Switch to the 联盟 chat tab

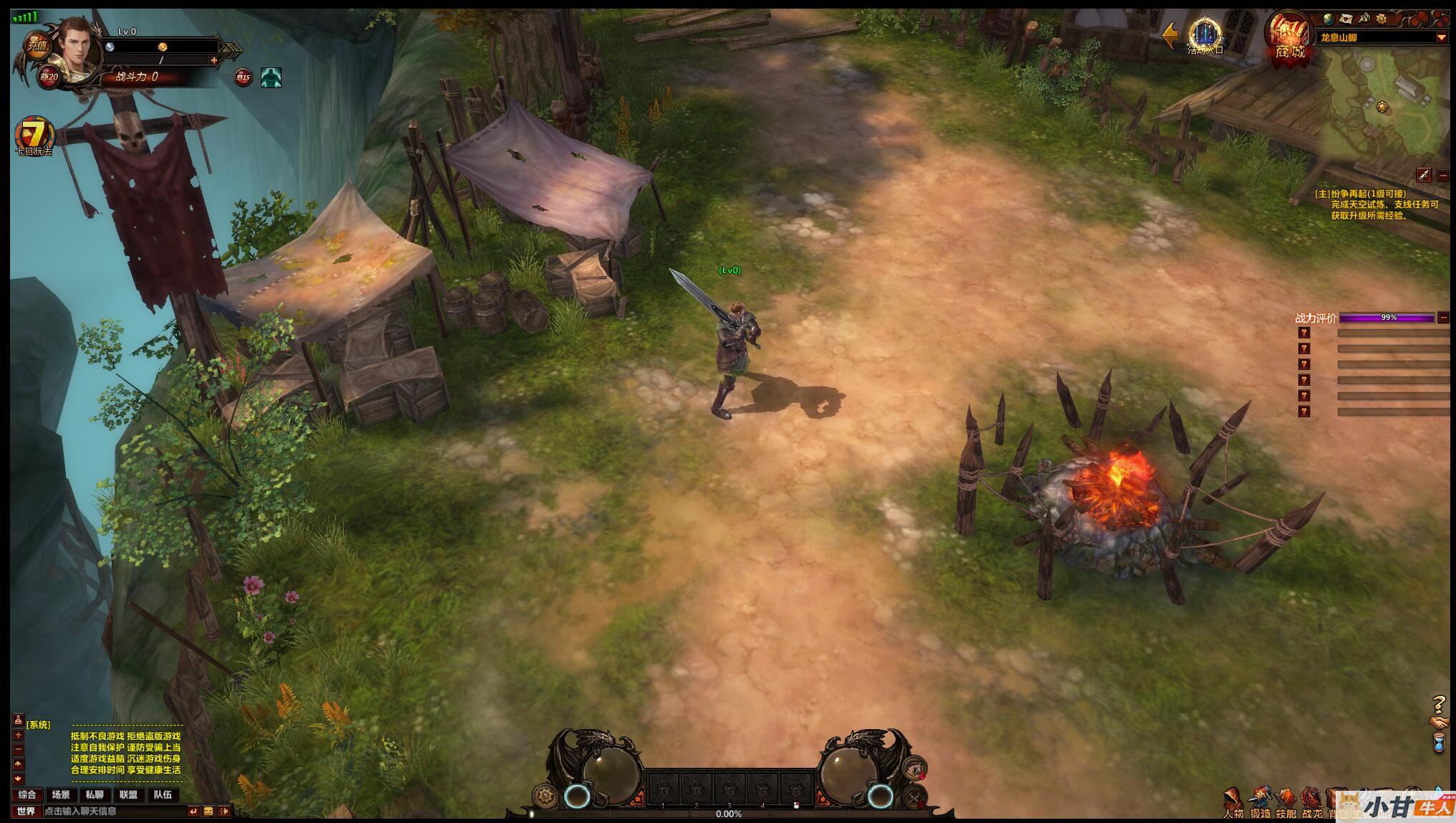[x=129, y=794]
